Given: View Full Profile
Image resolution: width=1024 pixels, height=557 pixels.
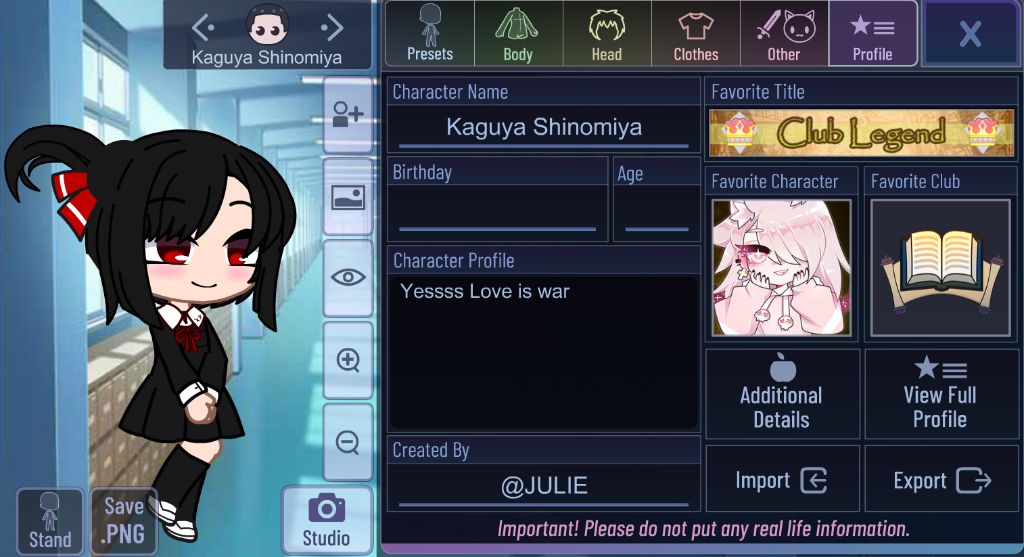Looking at the screenshot, I should point(941,393).
